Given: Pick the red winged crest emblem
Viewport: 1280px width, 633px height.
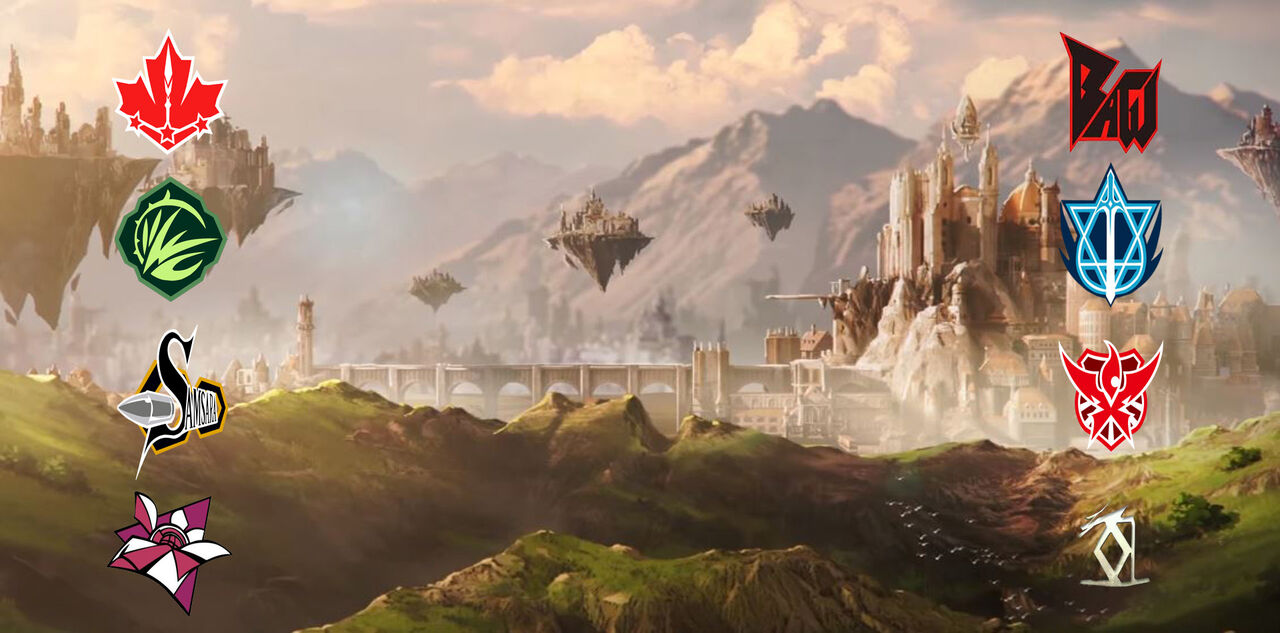Looking at the screenshot, I should 1110,394.
